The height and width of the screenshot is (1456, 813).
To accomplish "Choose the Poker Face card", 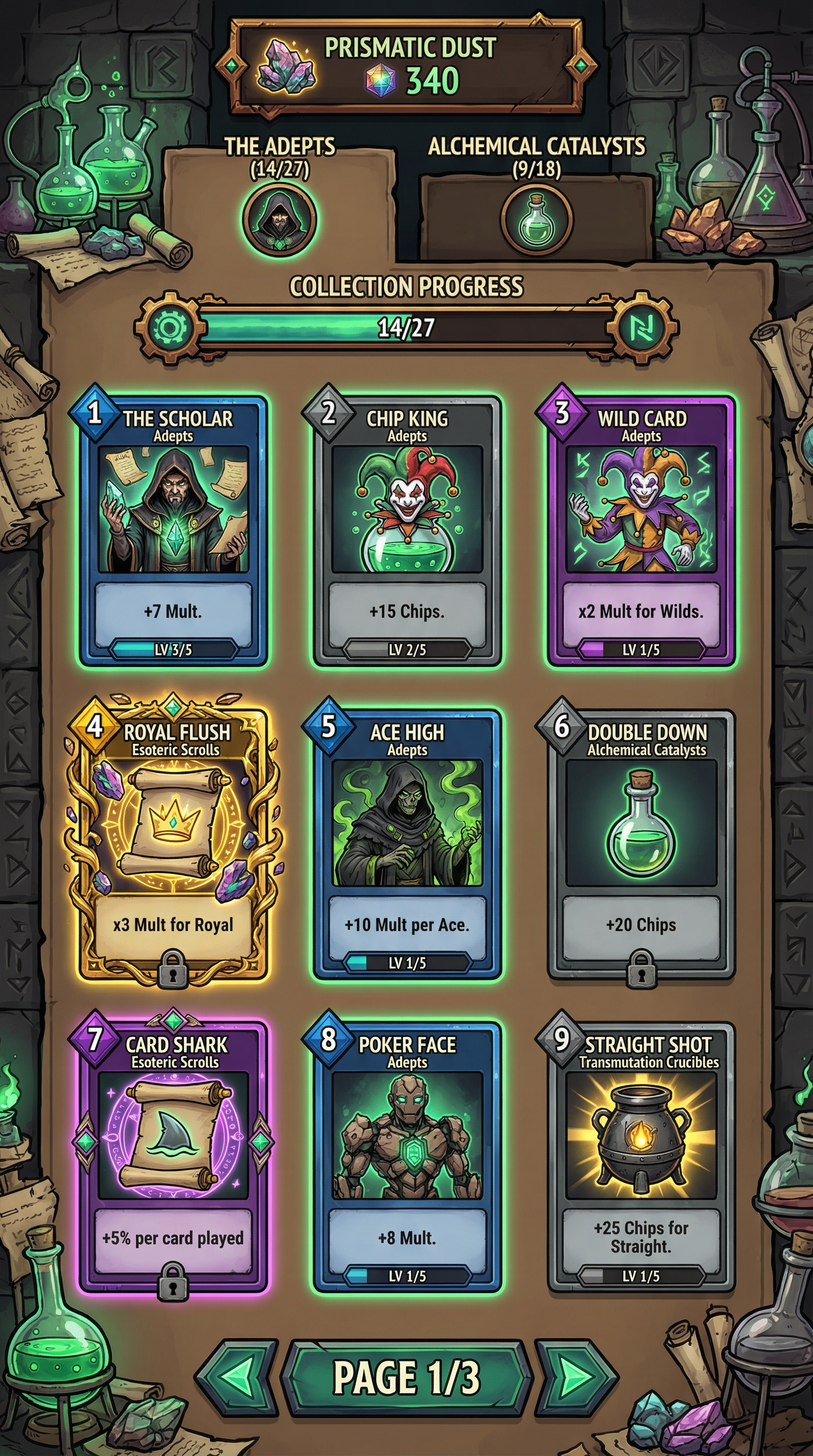I will pyautogui.click(x=407, y=1156).
